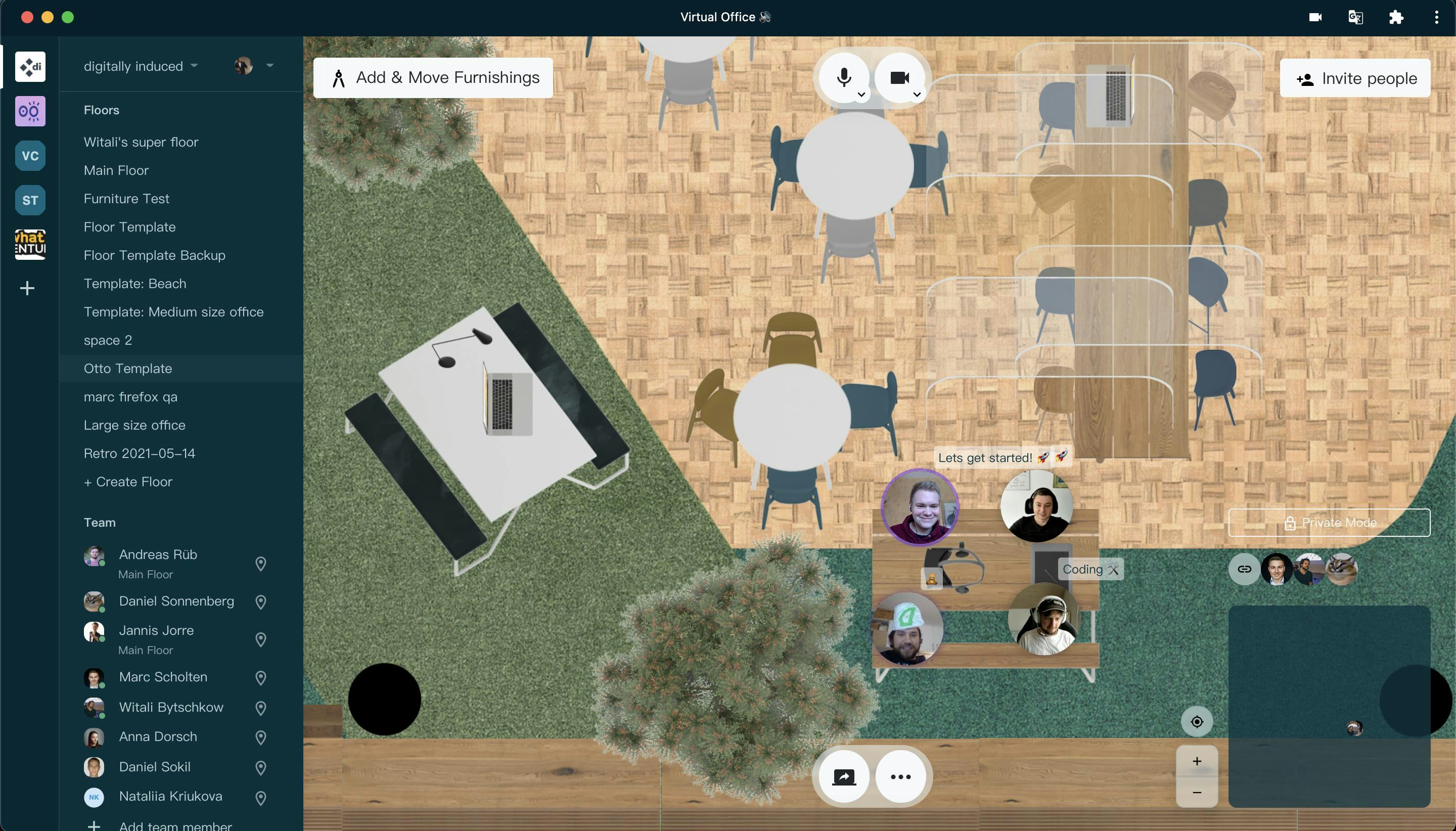Screen dimensions: 1456x831
Task: Toggle the camera button
Action: (x=899, y=78)
